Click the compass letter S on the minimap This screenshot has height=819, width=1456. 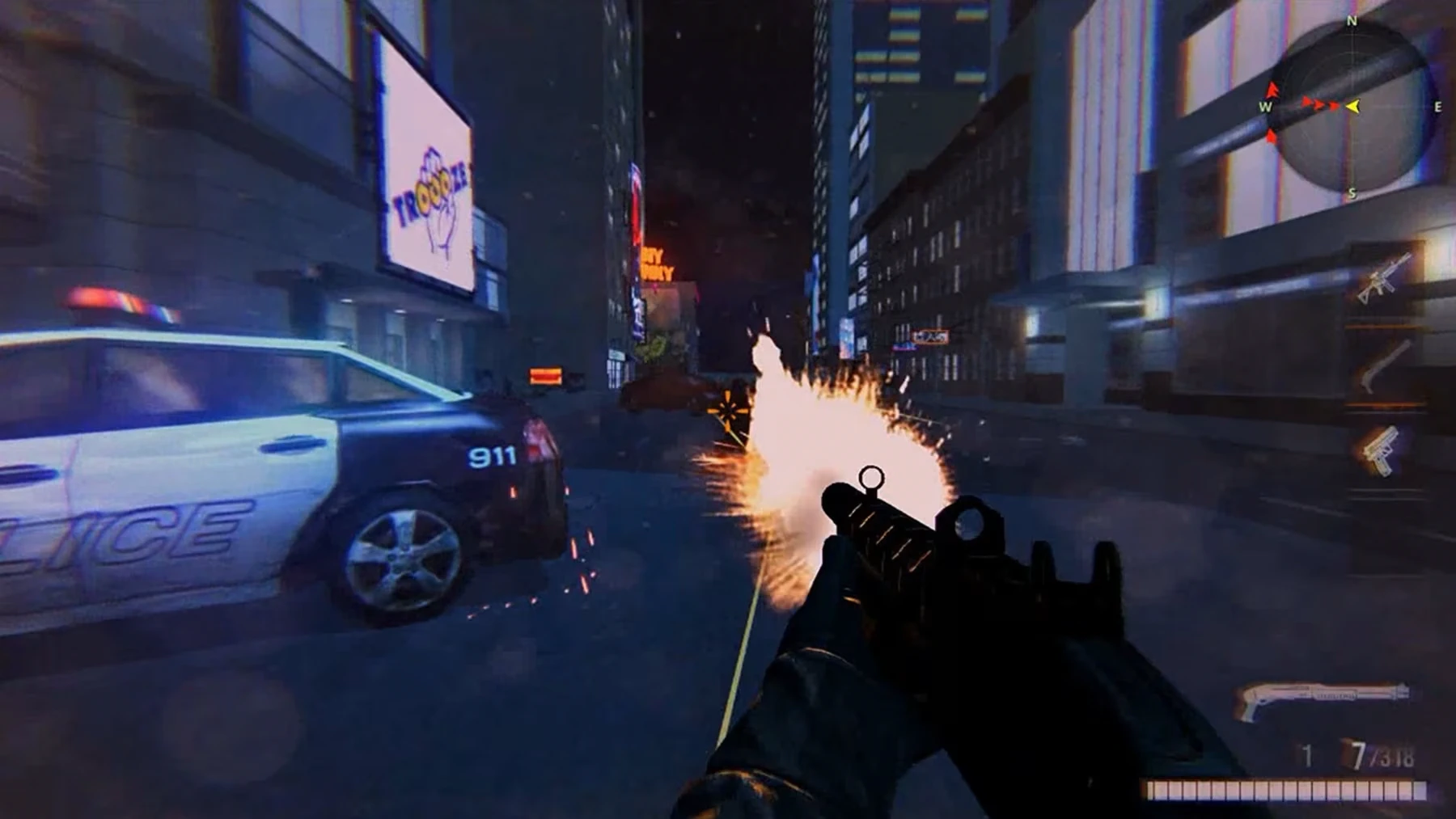1352,193
